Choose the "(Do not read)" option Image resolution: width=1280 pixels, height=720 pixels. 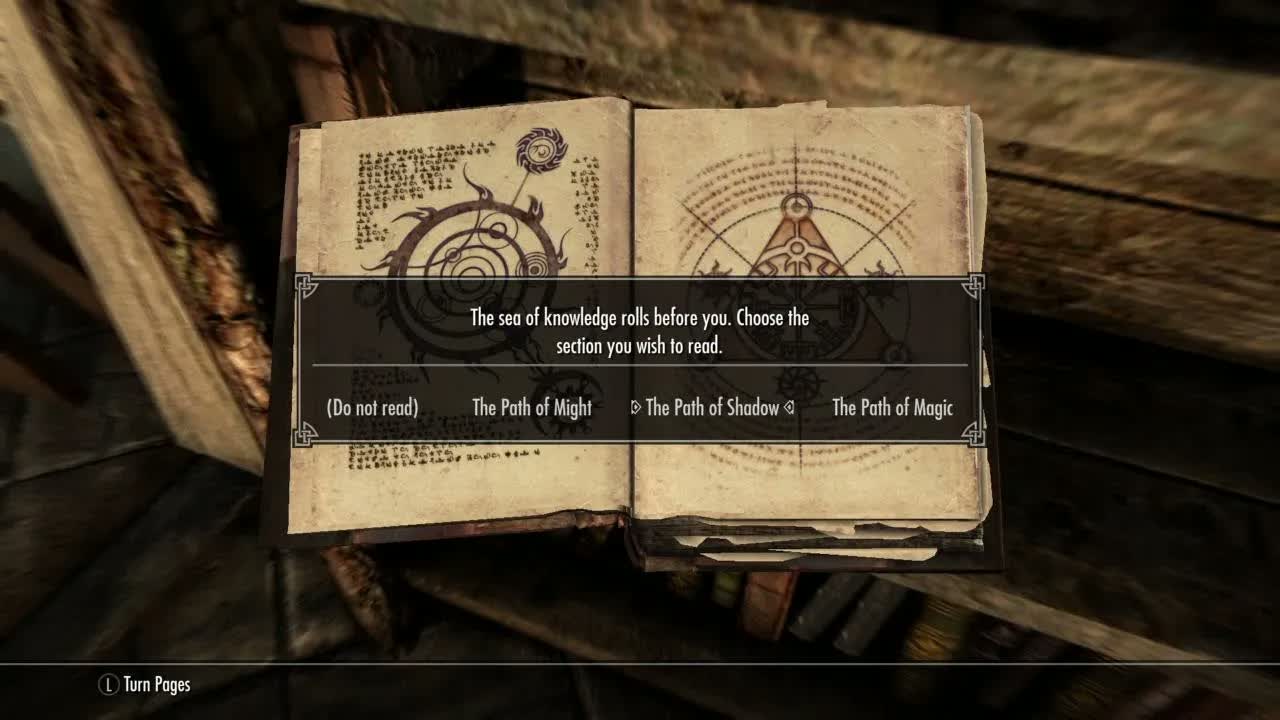tap(372, 408)
